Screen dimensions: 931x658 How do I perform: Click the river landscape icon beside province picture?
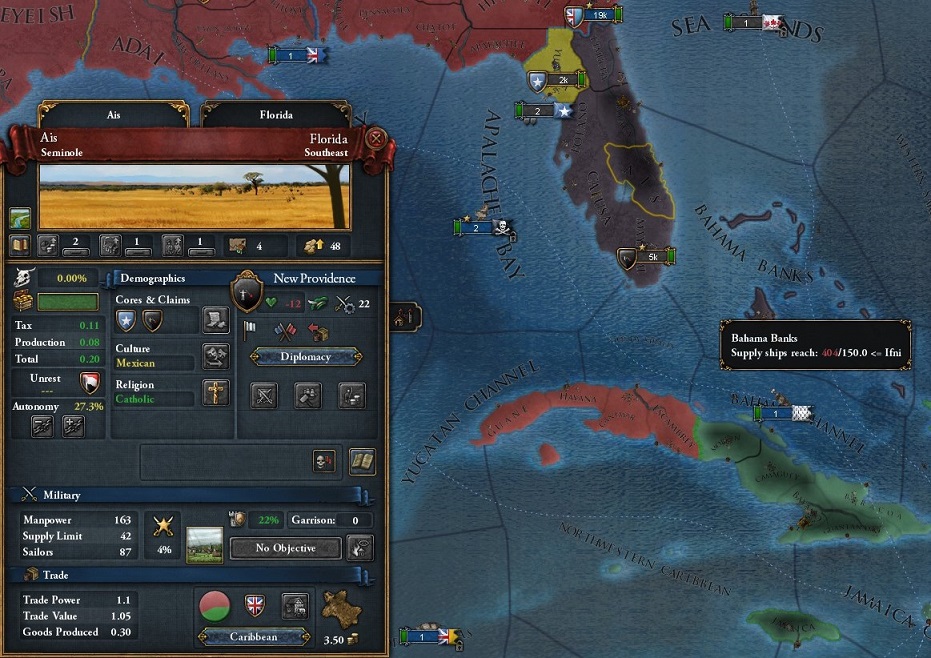pos(20,217)
